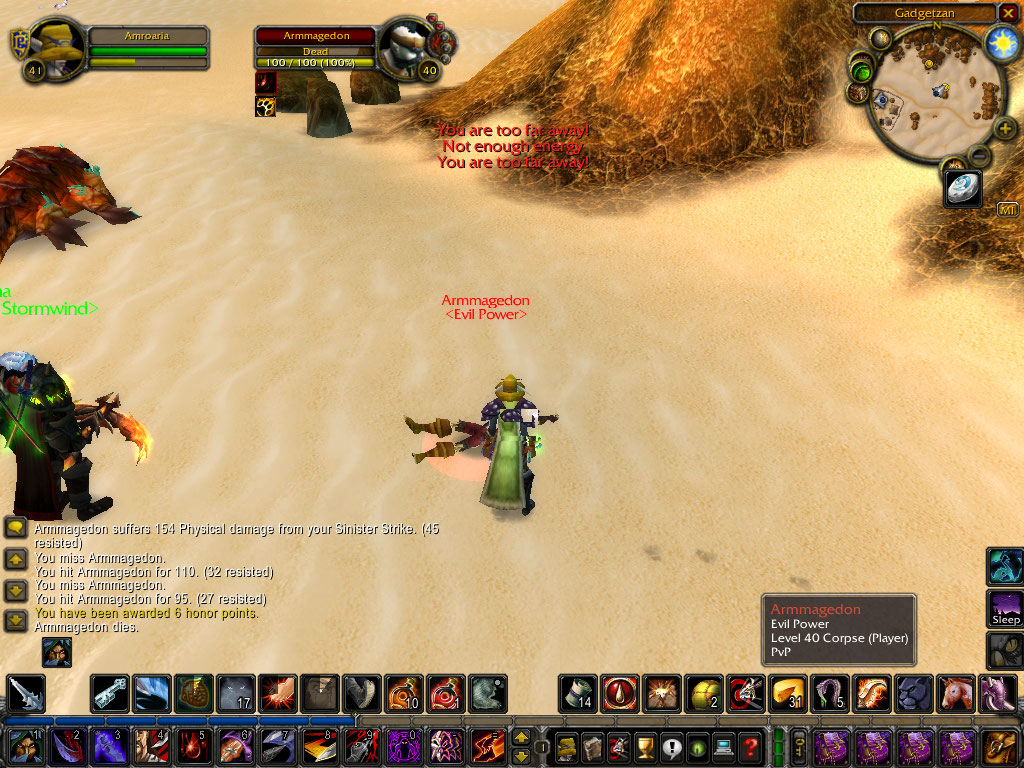Open the day/night sun clock indicator
Screen dimensions: 1024x768
pos(1001,42)
